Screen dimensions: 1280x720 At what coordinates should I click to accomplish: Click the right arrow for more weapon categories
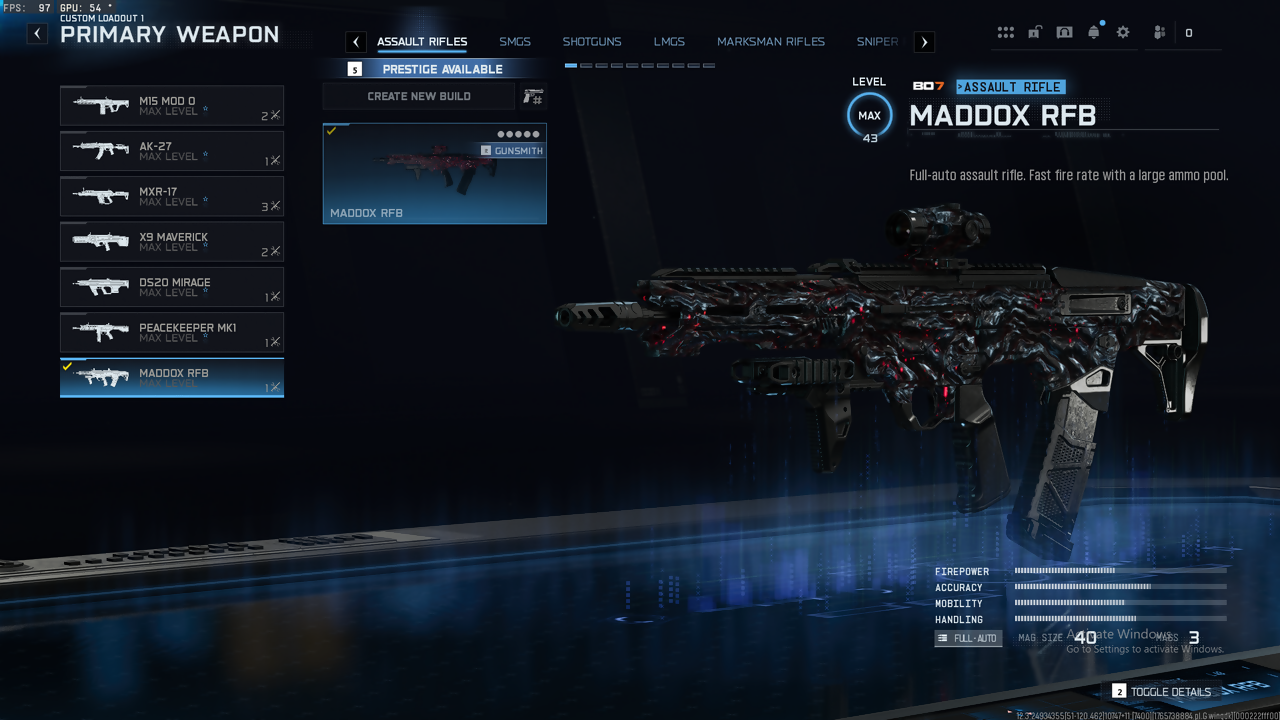point(924,42)
